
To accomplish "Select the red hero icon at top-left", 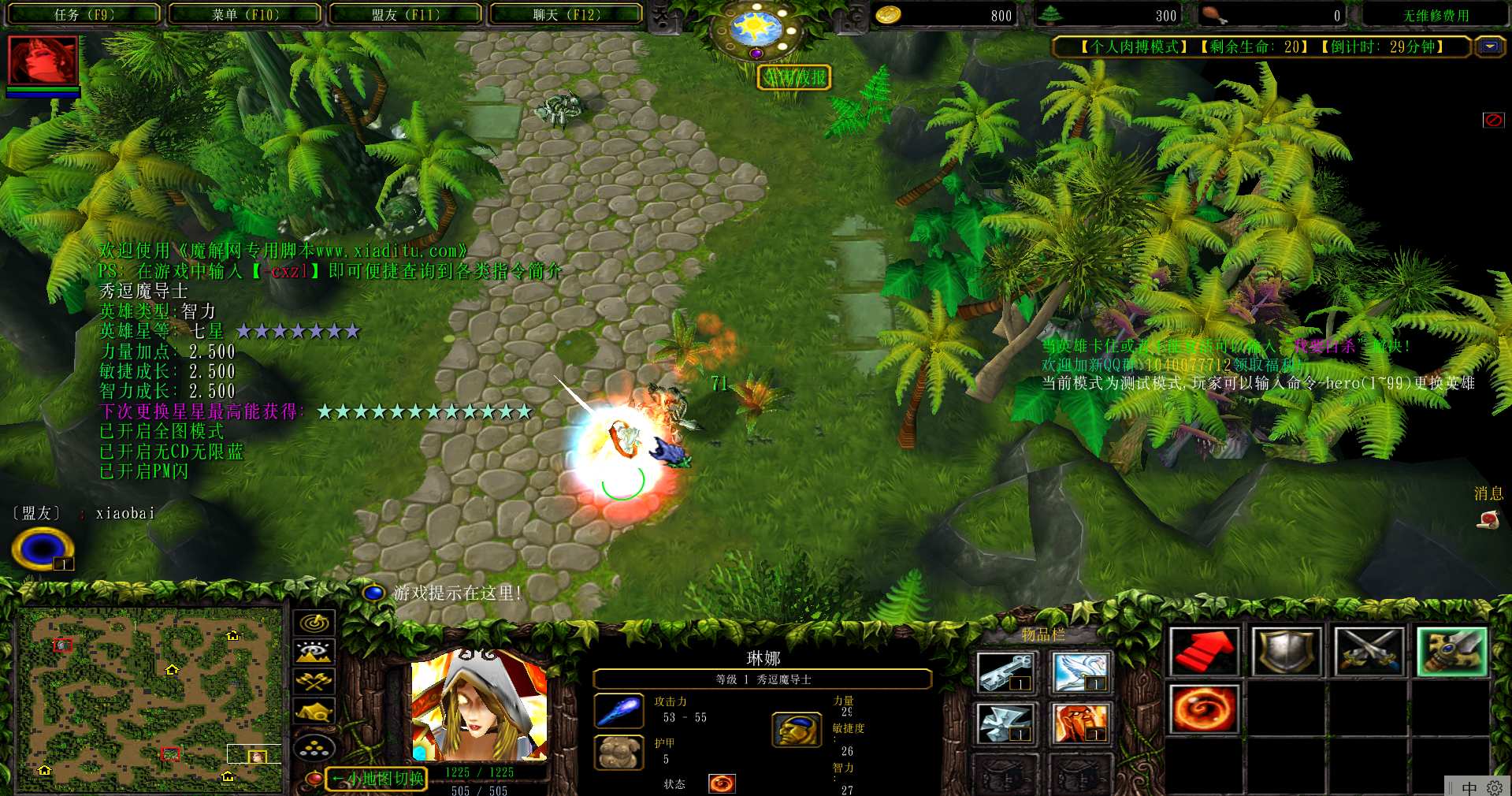I will pyautogui.click(x=43, y=60).
